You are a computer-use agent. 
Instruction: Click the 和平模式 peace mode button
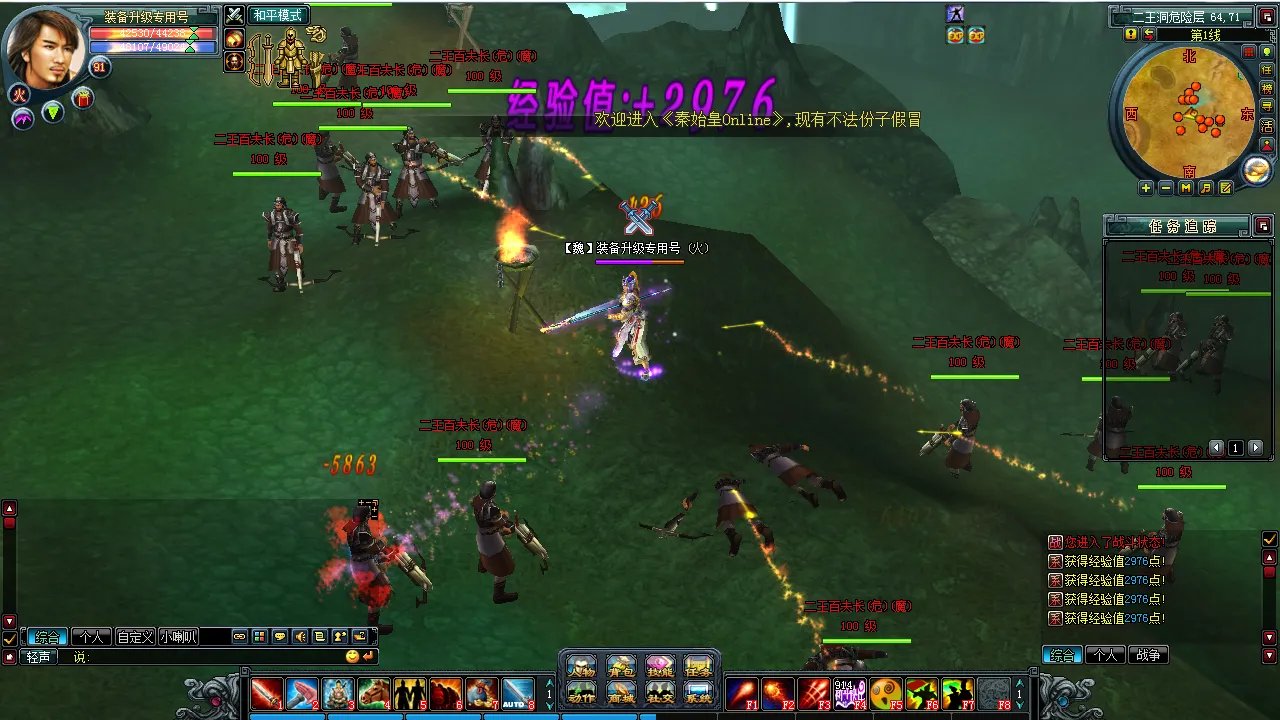[x=277, y=15]
